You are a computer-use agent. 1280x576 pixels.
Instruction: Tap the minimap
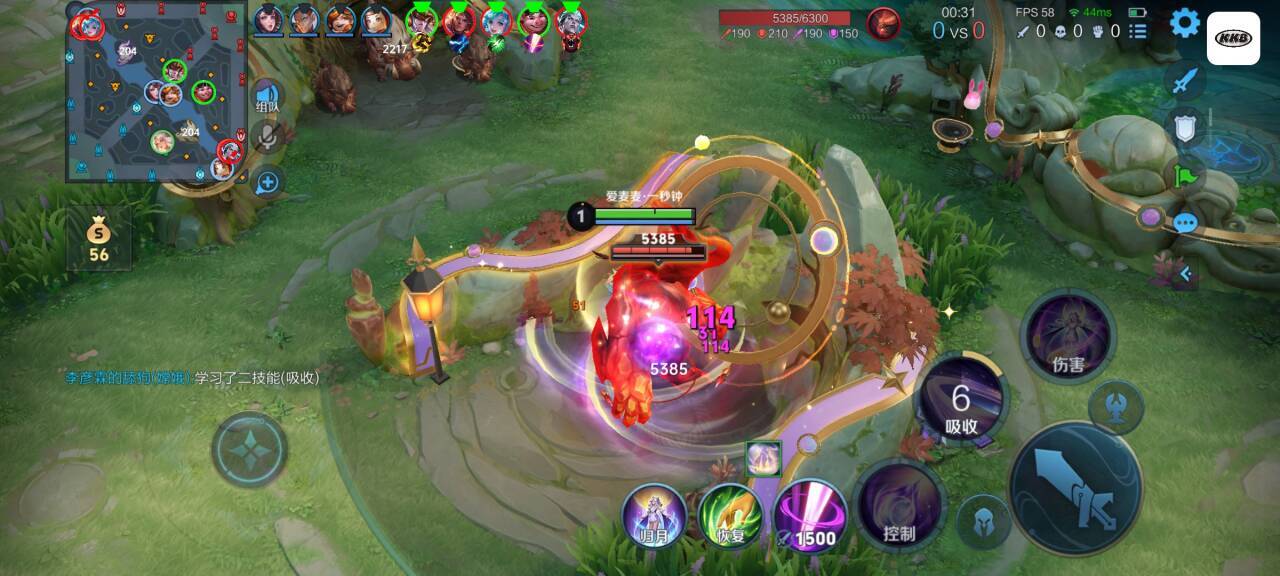(155, 92)
